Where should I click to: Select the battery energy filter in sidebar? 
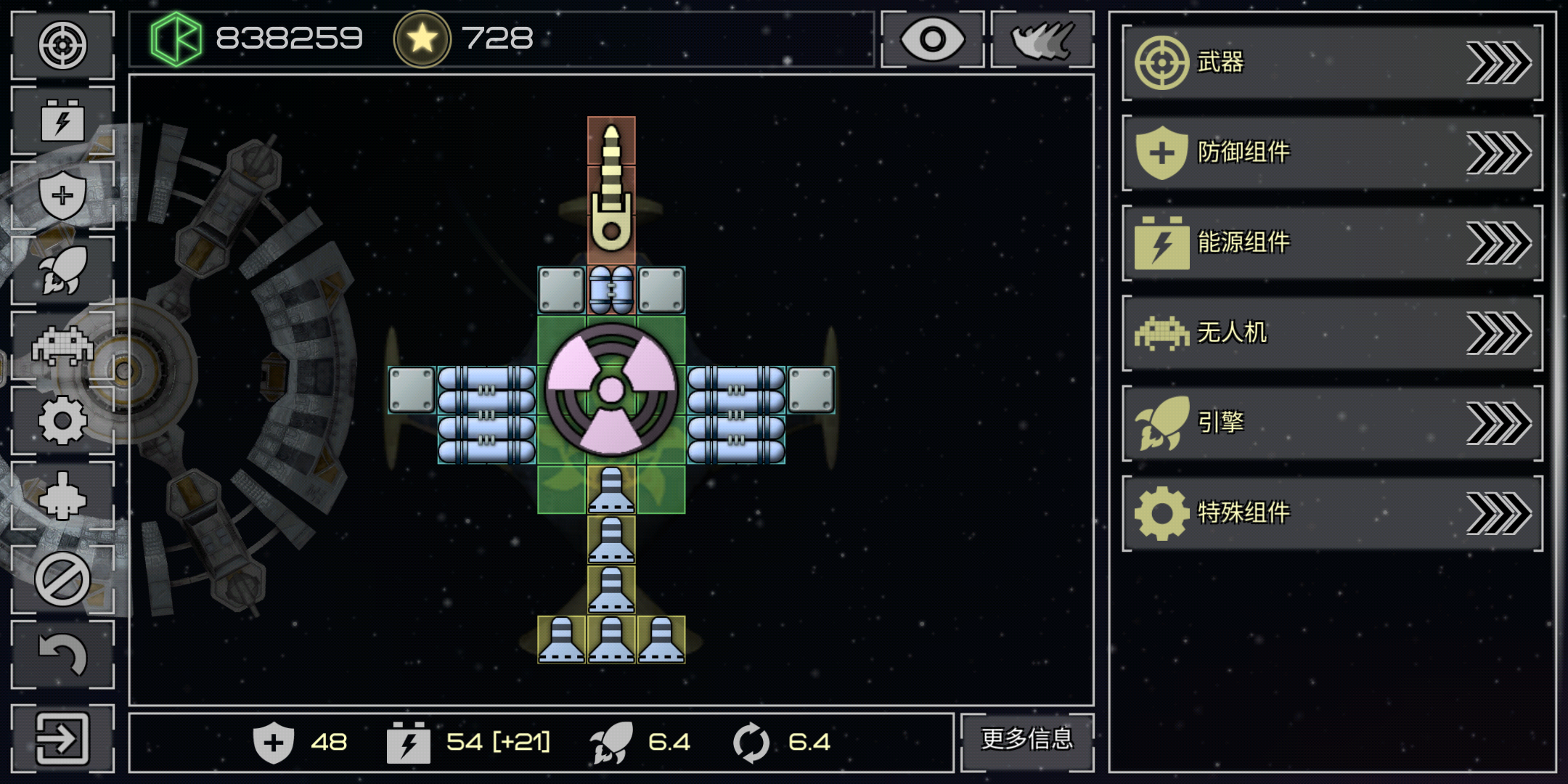click(x=63, y=121)
